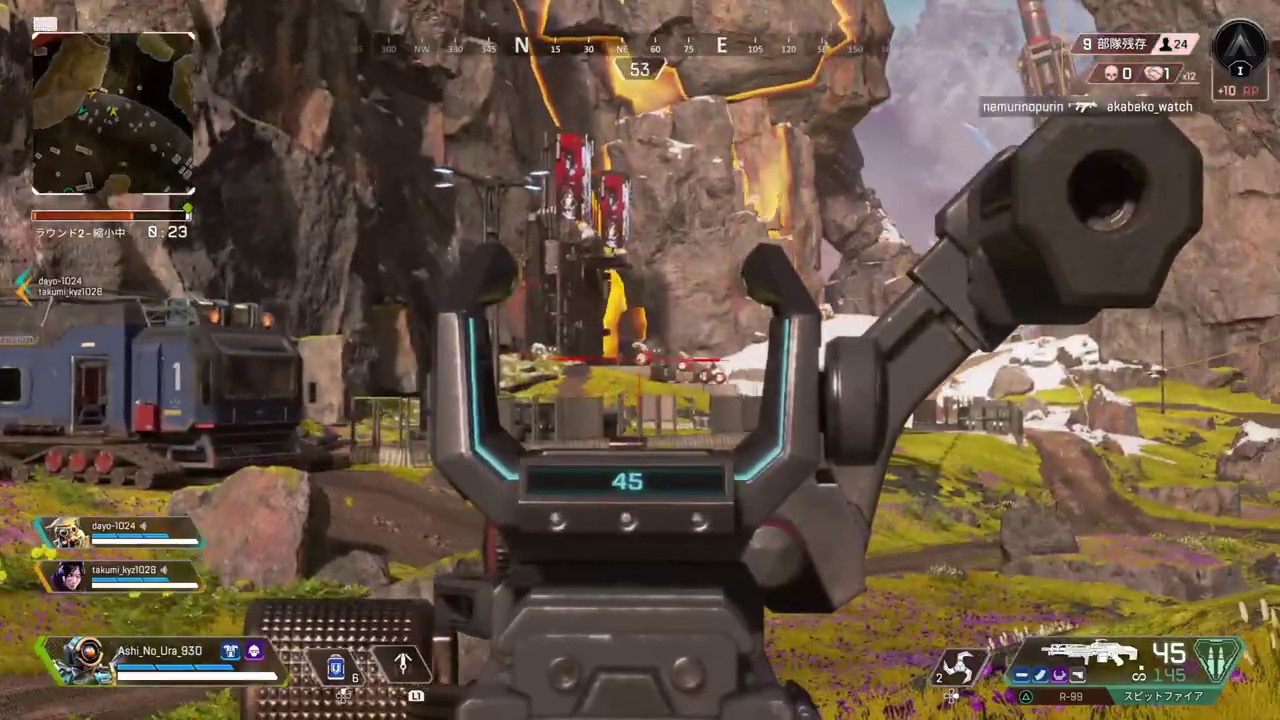This screenshot has width=1280, height=720.
Task: Click the ring timer bar below the minimap
Action: 110,214
